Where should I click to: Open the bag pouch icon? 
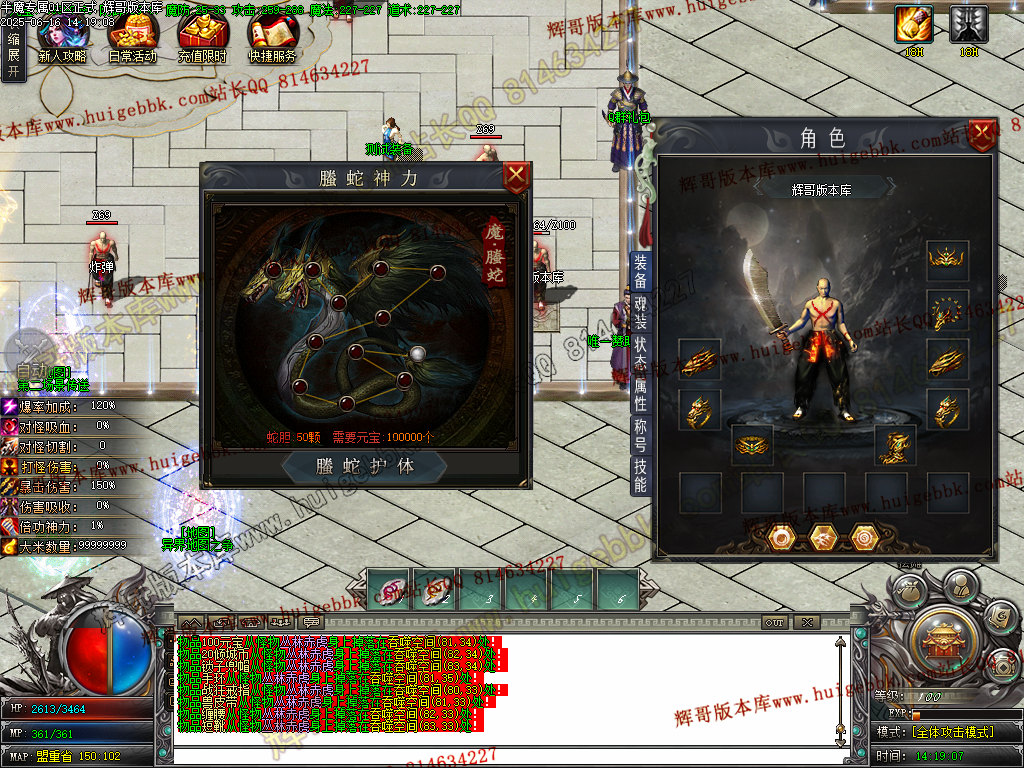click(908, 592)
